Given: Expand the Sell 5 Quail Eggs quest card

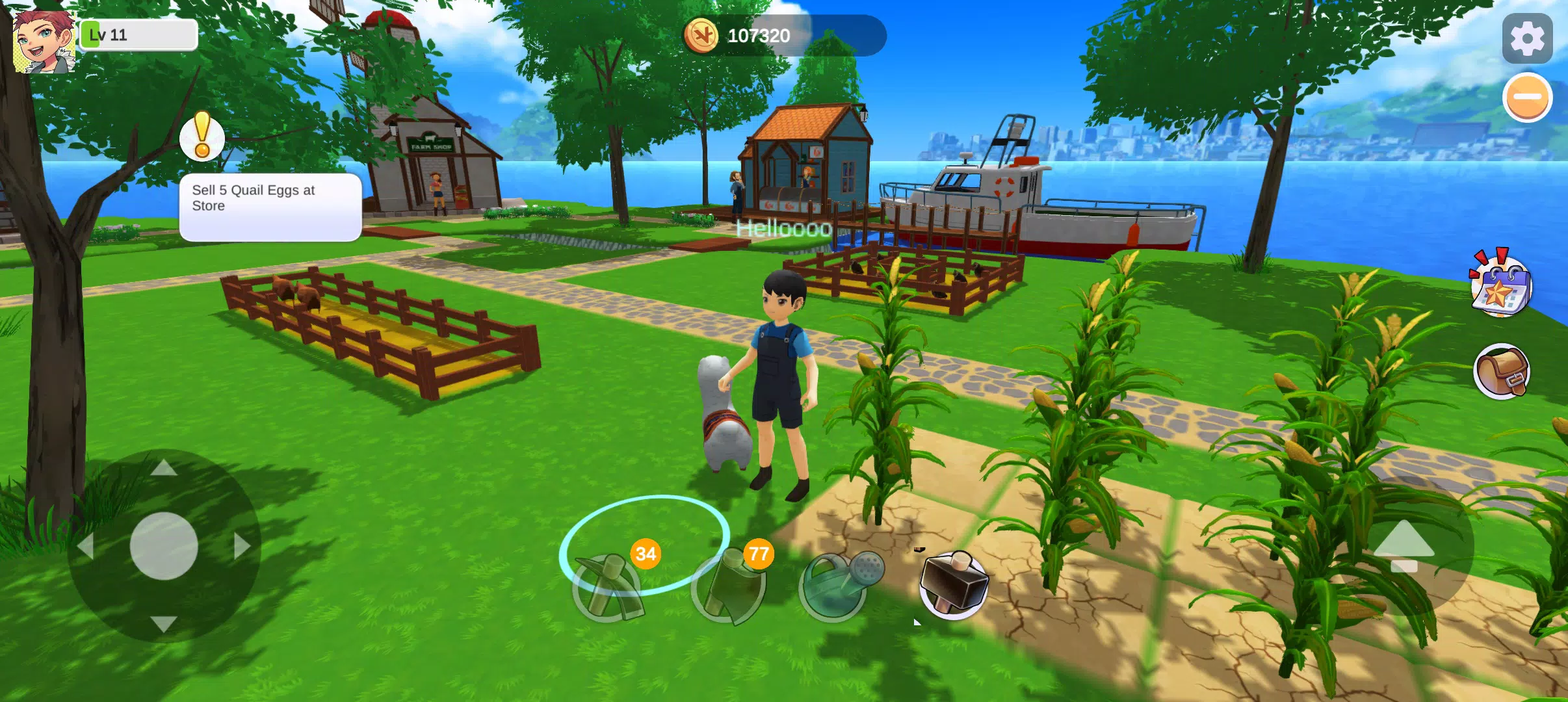Looking at the screenshot, I should 270,207.
